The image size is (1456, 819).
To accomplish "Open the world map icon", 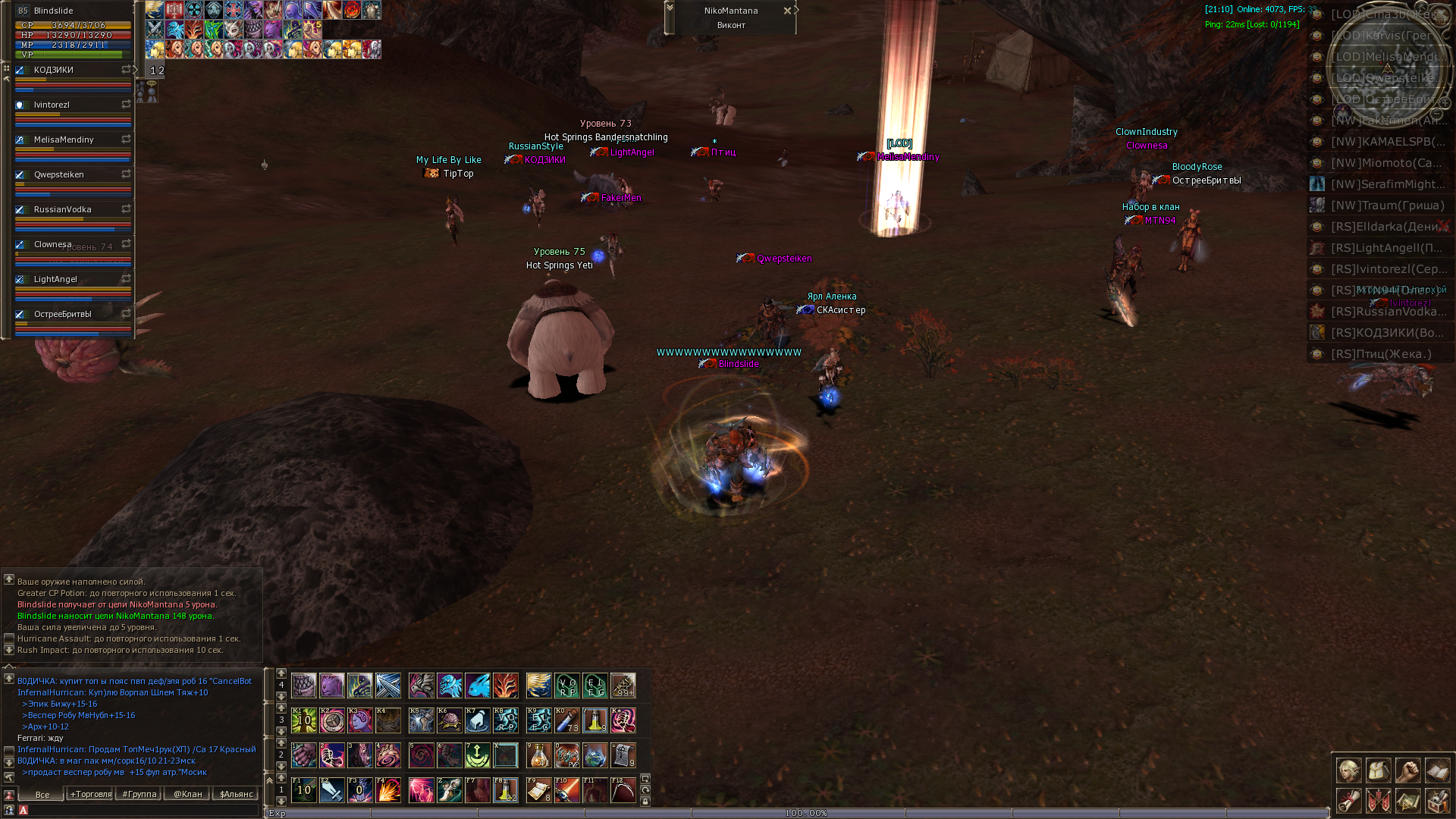I will [x=1407, y=800].
